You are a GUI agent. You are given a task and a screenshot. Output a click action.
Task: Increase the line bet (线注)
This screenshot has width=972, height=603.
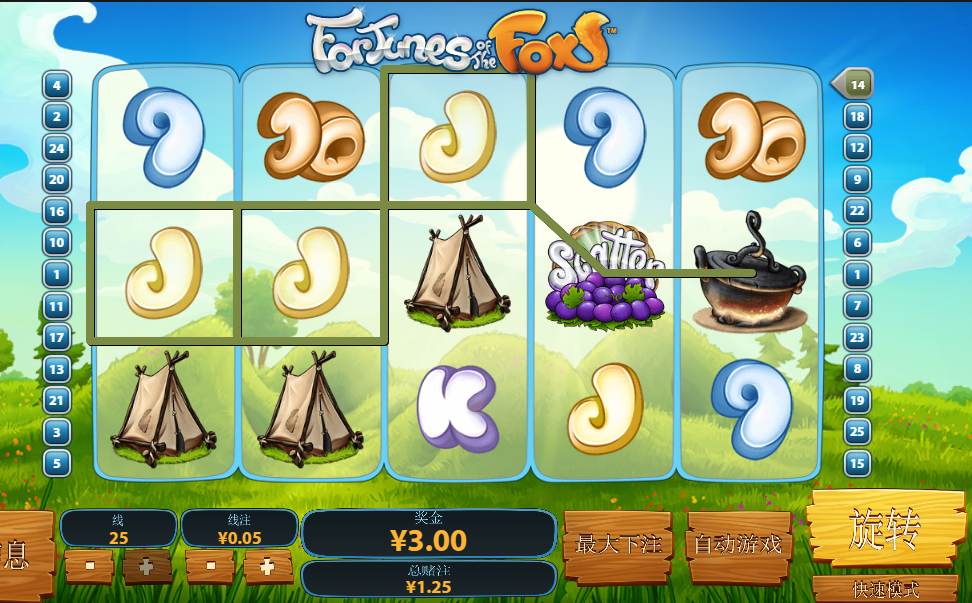(x=267, y=566)
